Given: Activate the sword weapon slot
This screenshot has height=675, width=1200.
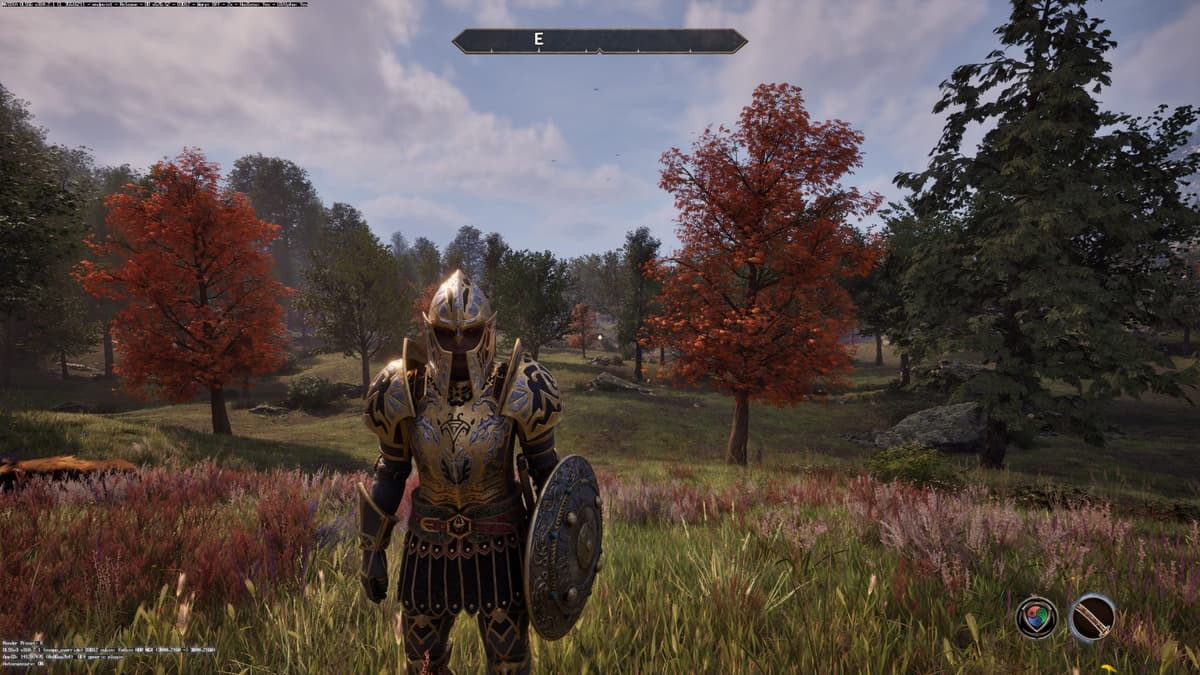Looking at the screenshot, I should 1092,617.
